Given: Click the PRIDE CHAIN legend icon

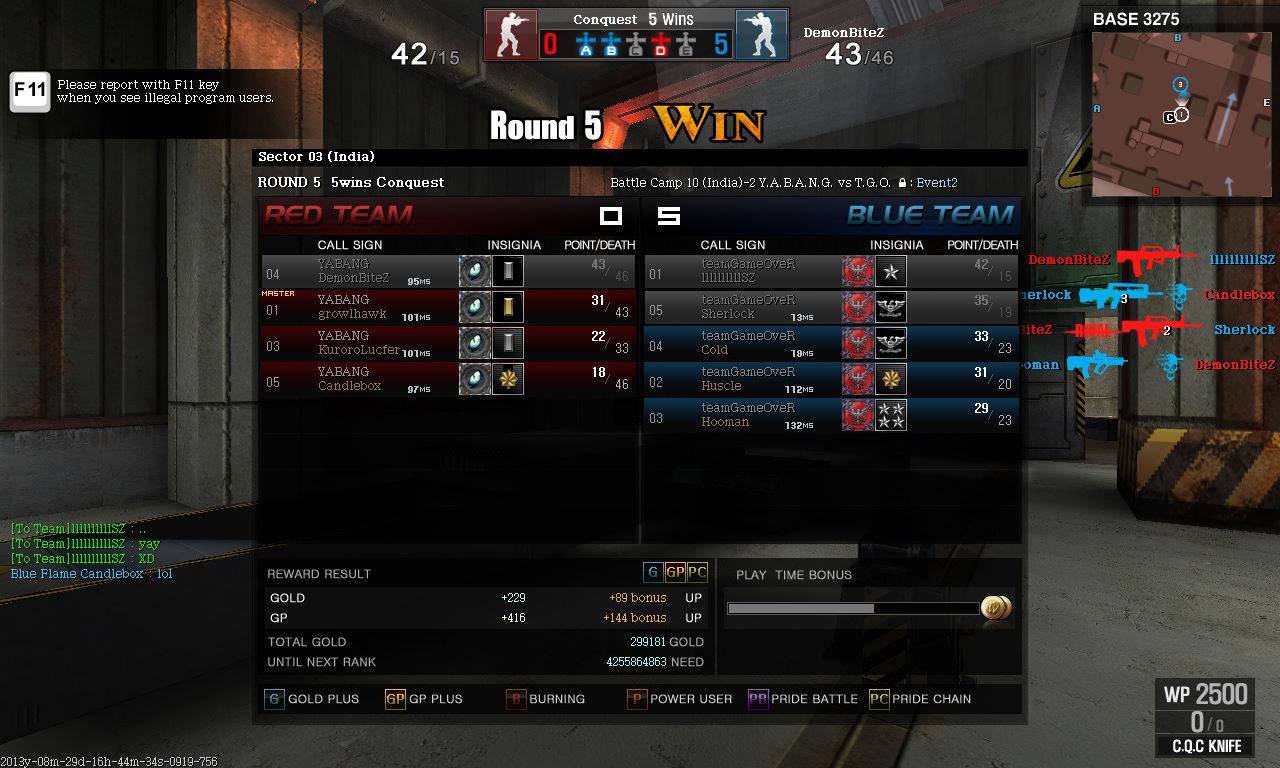Looking at the screenshot, I should [x=878, y=699].
